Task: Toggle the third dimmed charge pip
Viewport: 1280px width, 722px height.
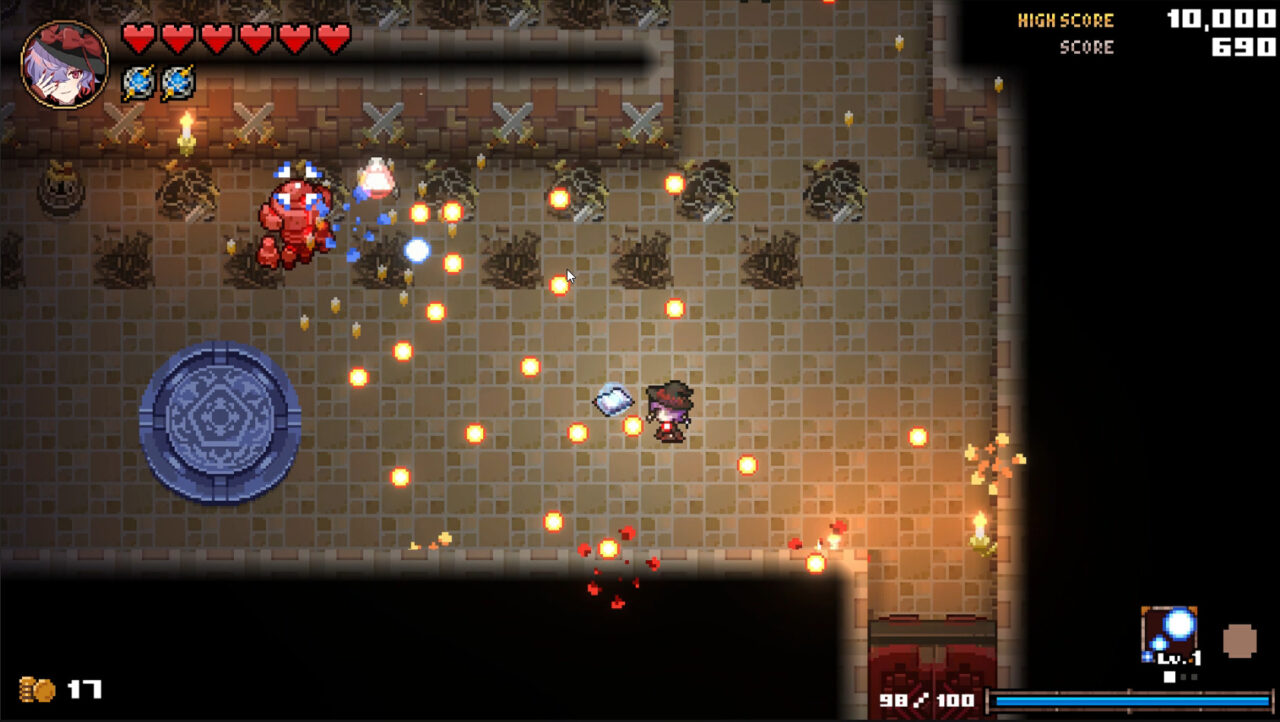Action: pos(1194,676)
